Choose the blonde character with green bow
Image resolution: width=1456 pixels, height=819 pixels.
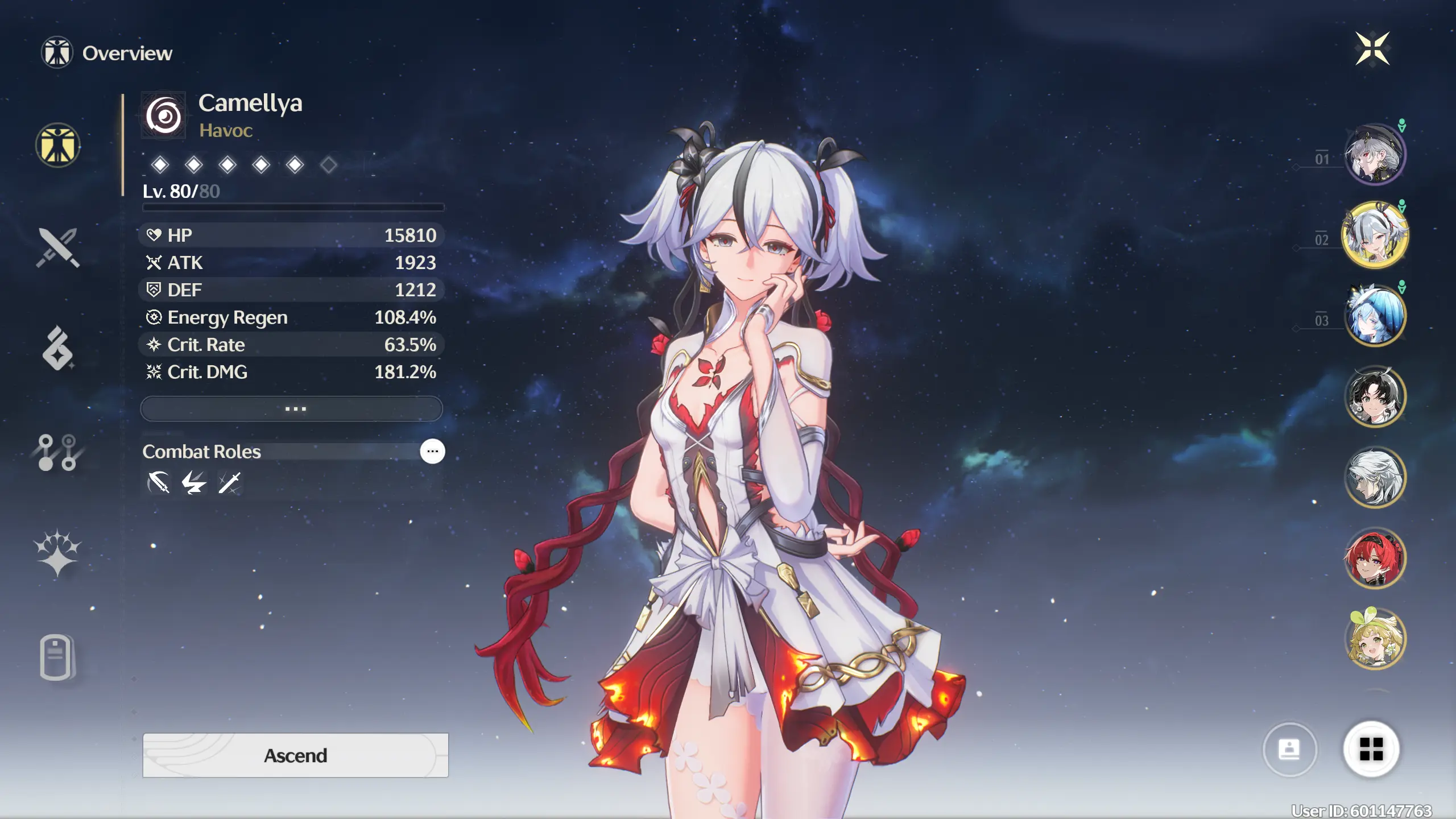(x=1375, y=639)
